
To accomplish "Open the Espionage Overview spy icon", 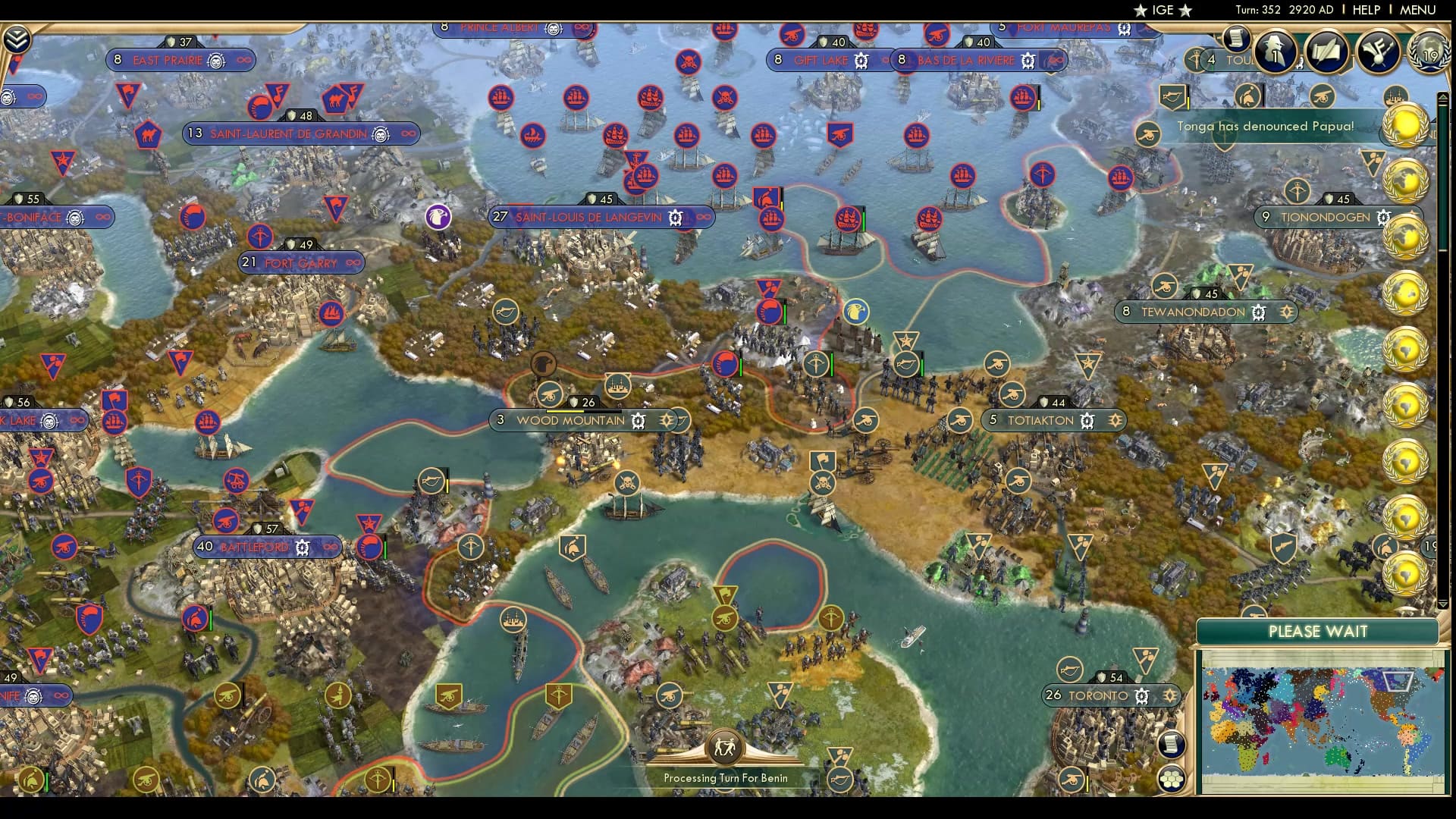I will click(1276, 53).
